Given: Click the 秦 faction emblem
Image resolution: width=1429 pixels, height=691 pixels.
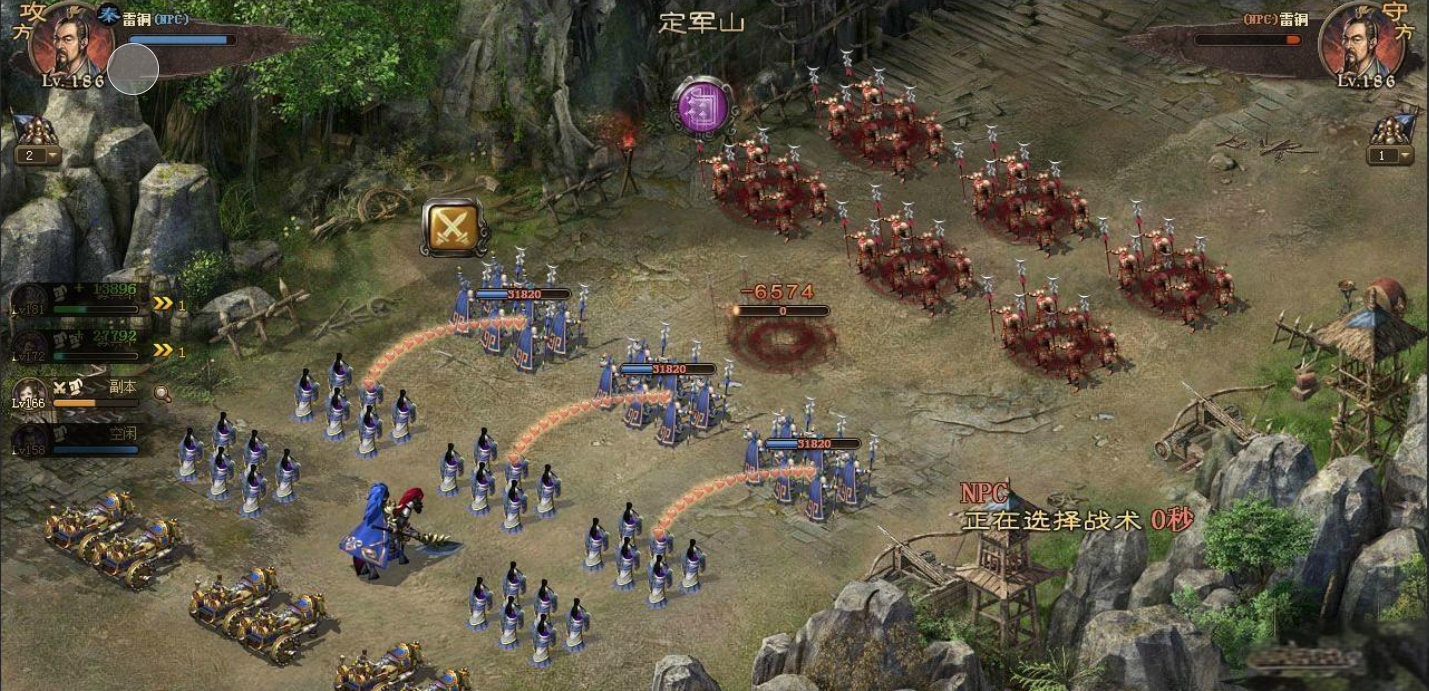Looking at the screenshot, I should click(109, 16).
